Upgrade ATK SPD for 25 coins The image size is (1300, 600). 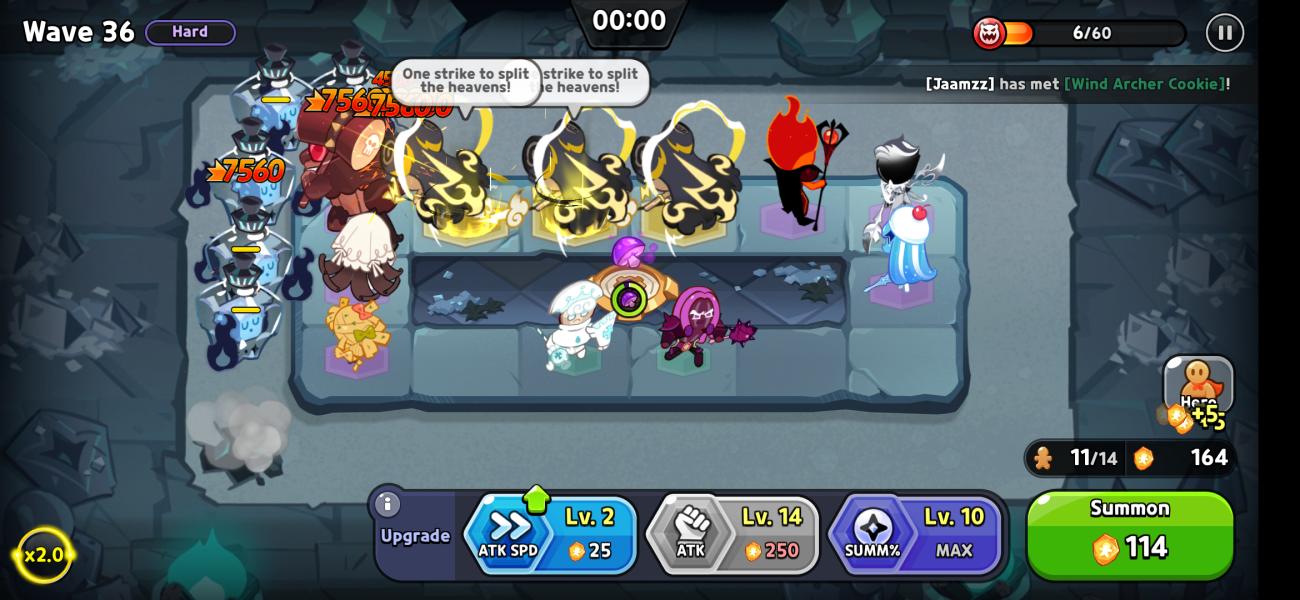tap(551, 535)
